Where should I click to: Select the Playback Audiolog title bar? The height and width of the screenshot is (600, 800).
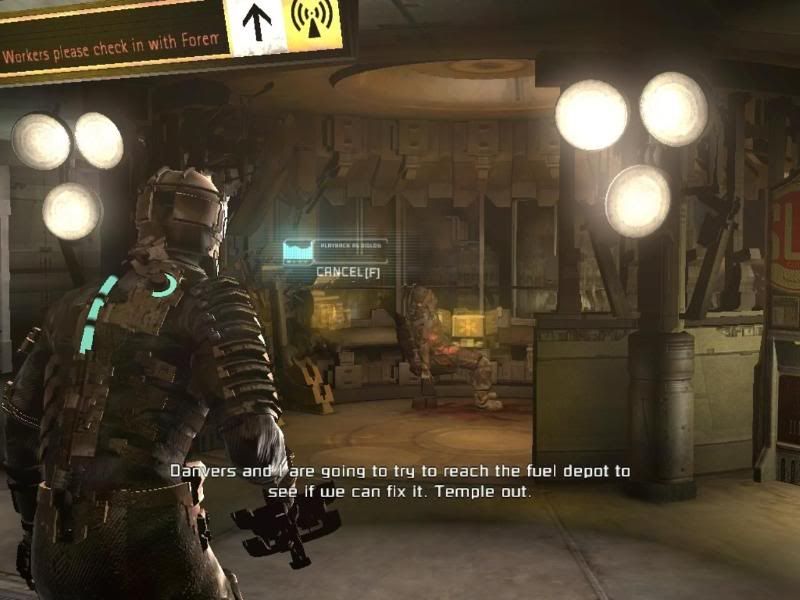click(x=349, y=245)
